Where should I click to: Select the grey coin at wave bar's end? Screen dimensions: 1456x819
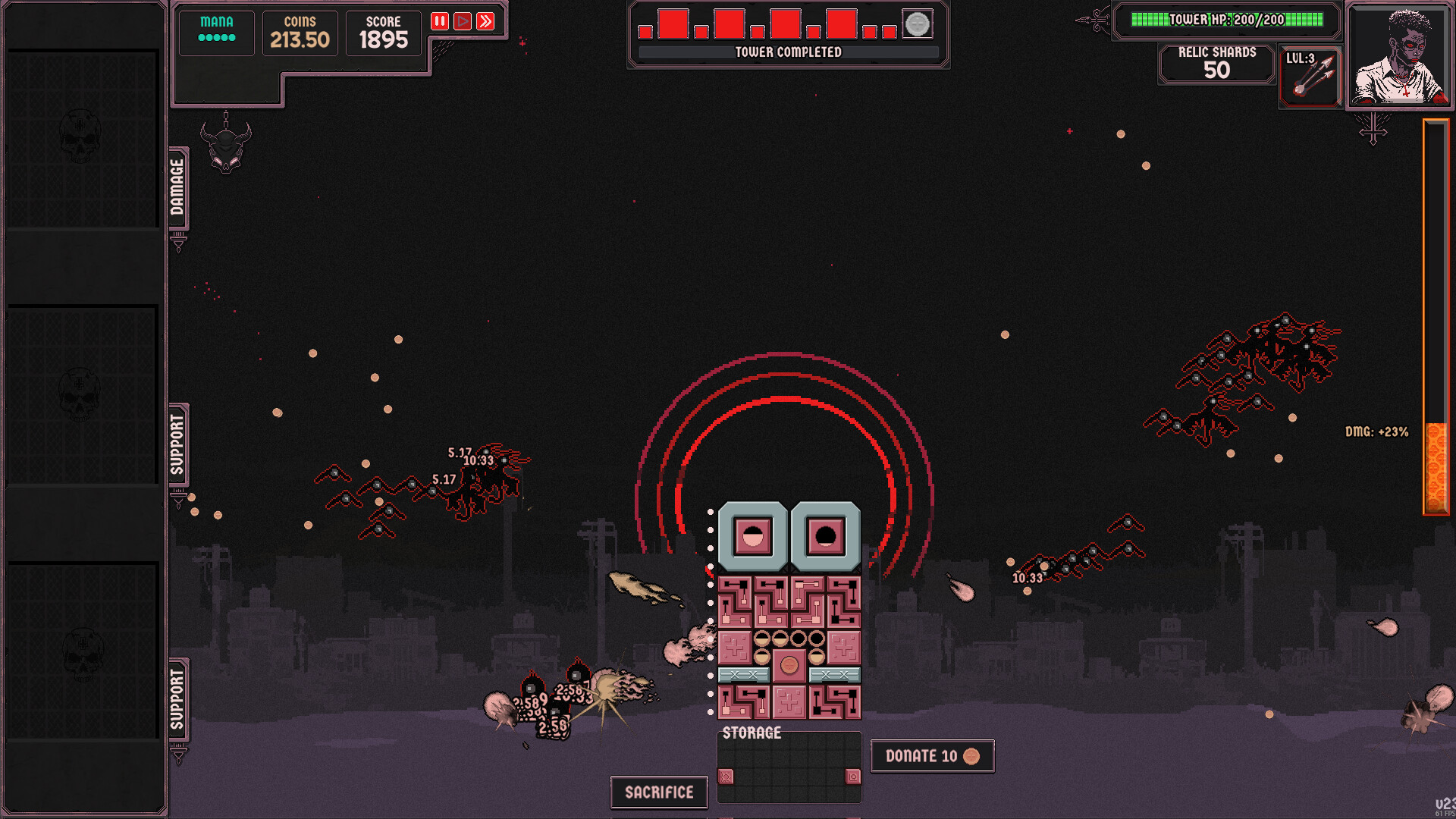[x=917, y=24]
